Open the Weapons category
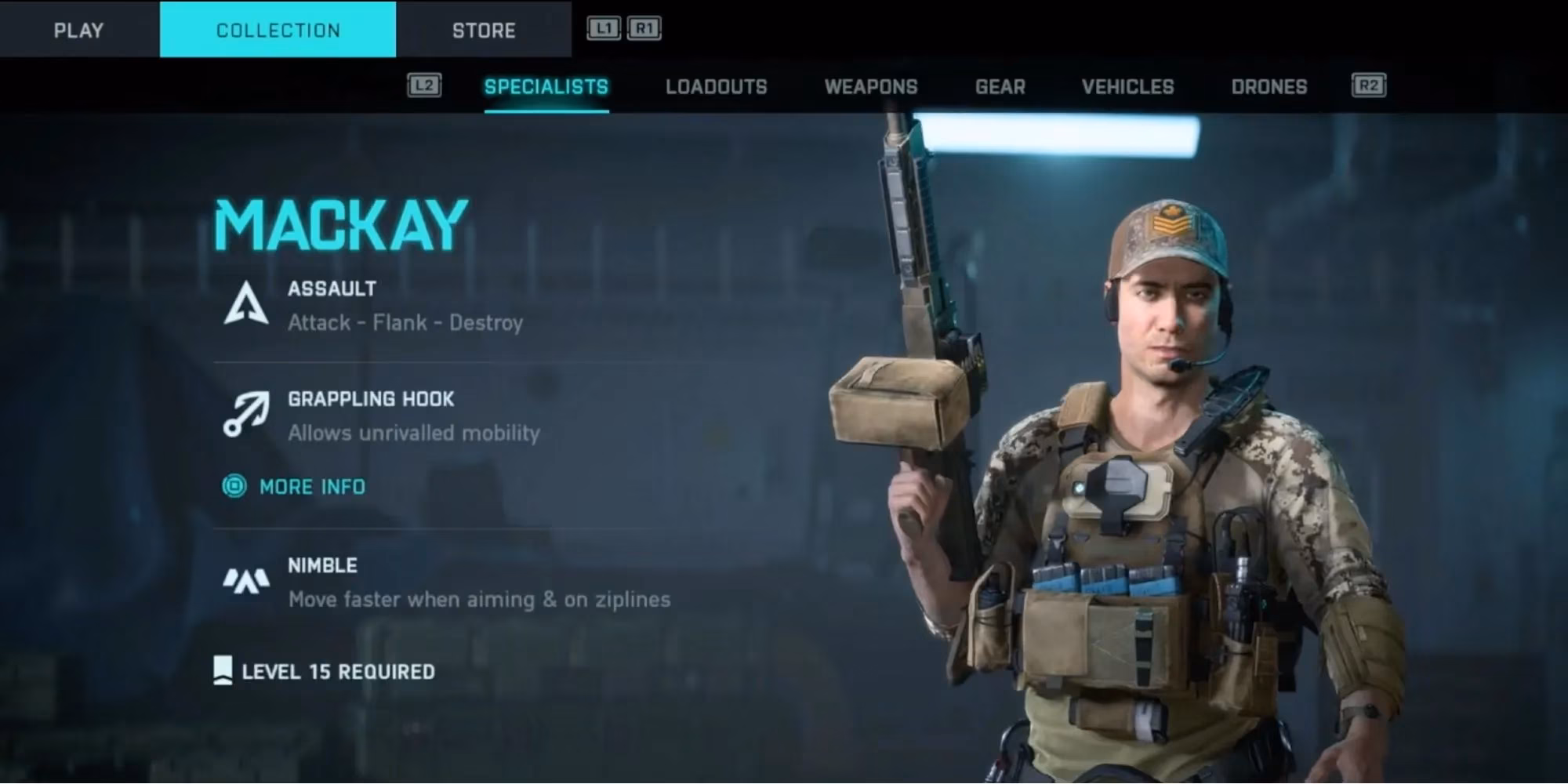1568x784 pixels. pyautogui.click(x=871, y=87)
